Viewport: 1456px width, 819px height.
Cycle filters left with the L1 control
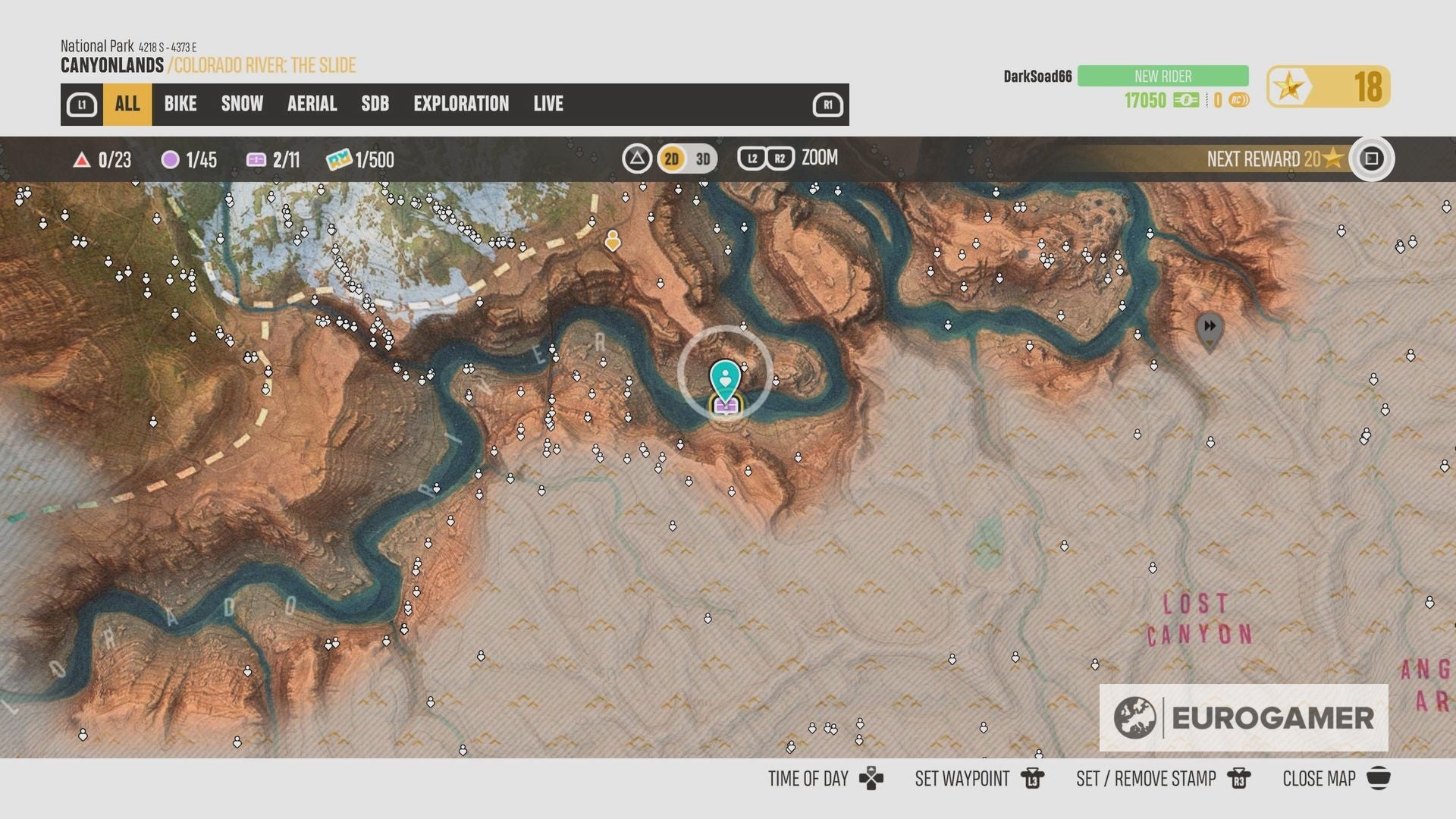pyautogui.click(x=81, y=104)
